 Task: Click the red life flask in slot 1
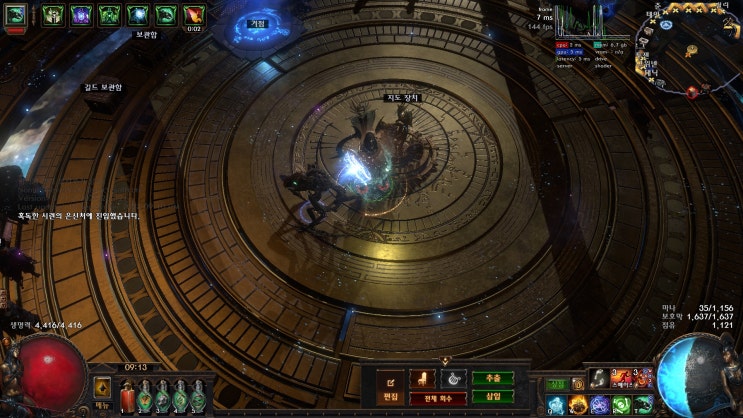[x=128, y=397]
